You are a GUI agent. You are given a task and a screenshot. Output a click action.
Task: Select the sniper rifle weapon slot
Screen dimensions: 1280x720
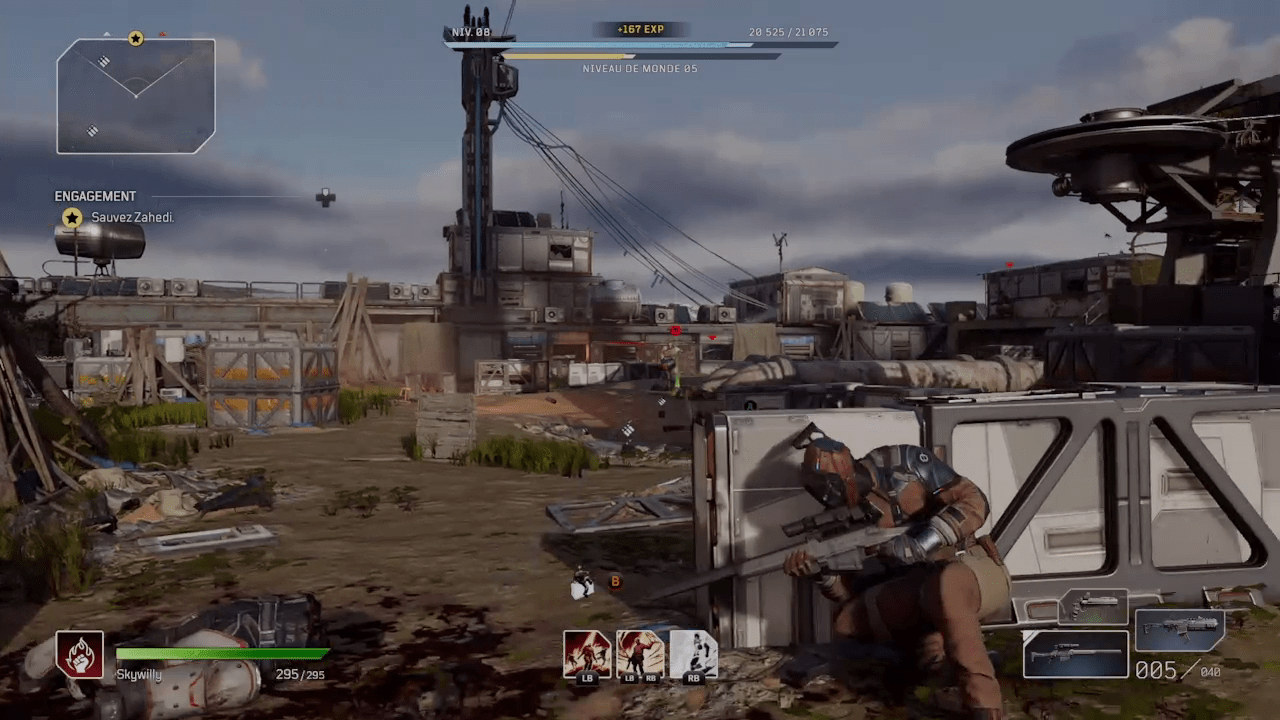1075,654
